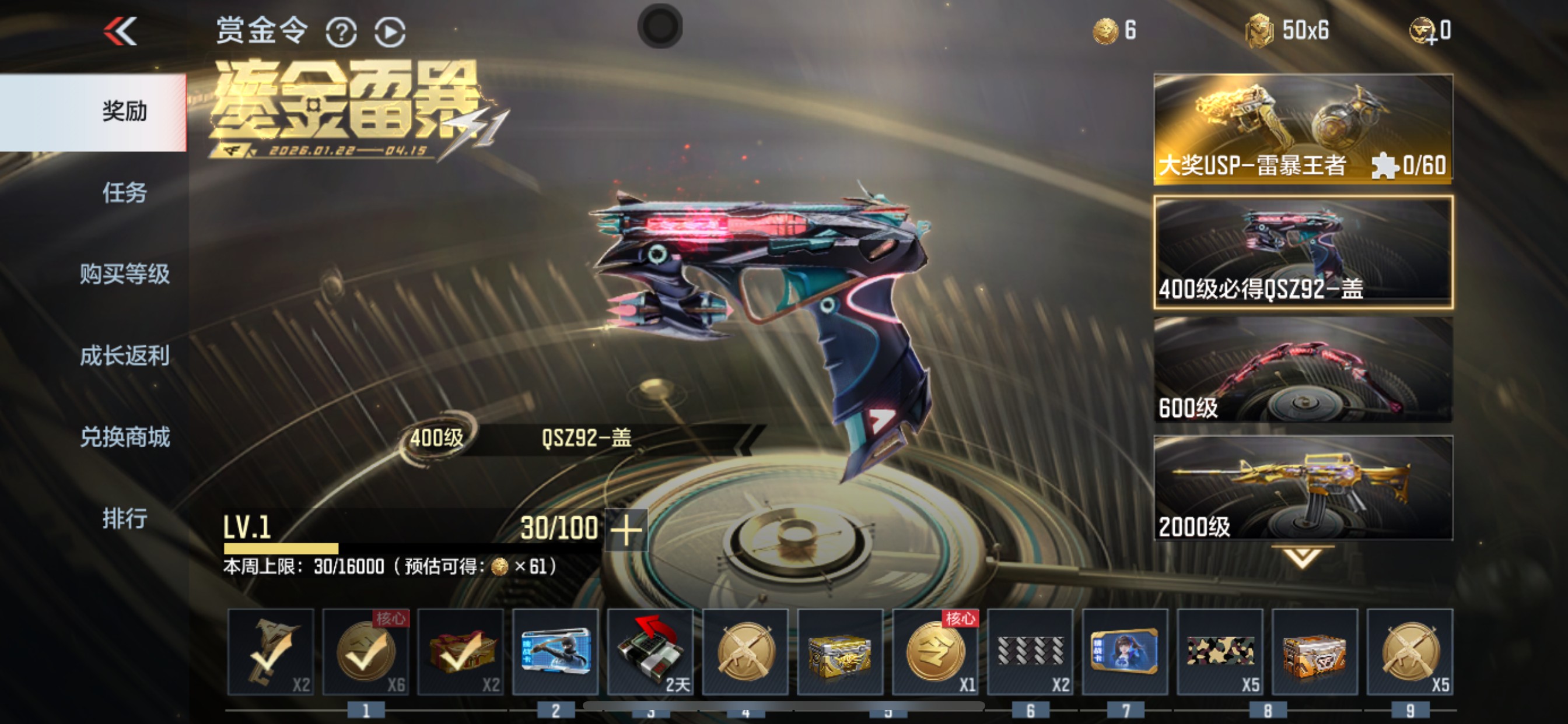Click the back arrow to exit 赏金令
Image resolution: width=1568 pixels, height=724 pixels.
pos(121,30)
